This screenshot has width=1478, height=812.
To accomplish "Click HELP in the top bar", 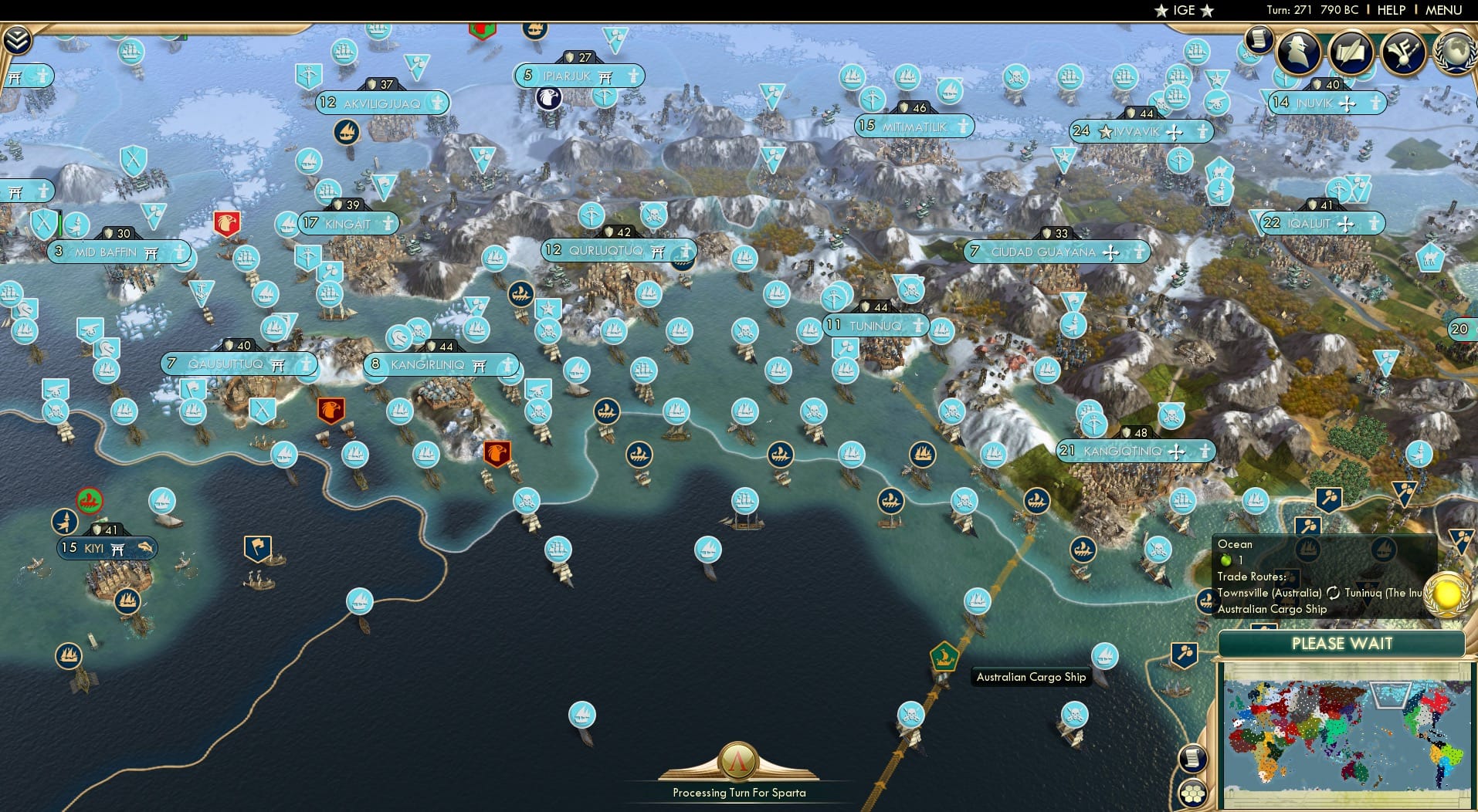I will coord(1392,10).
